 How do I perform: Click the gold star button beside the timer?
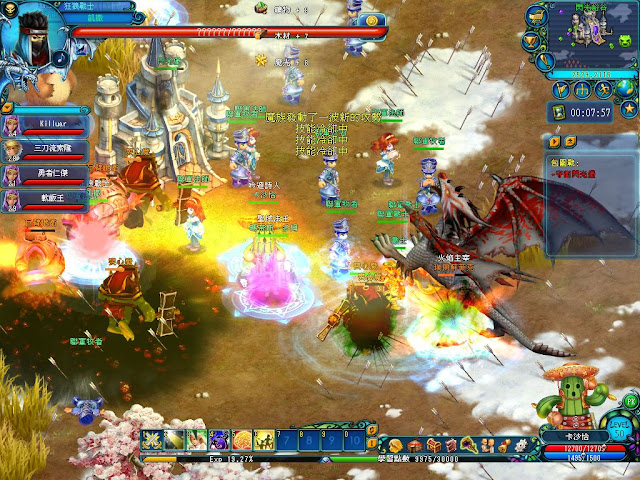click(x=627, y=109)
